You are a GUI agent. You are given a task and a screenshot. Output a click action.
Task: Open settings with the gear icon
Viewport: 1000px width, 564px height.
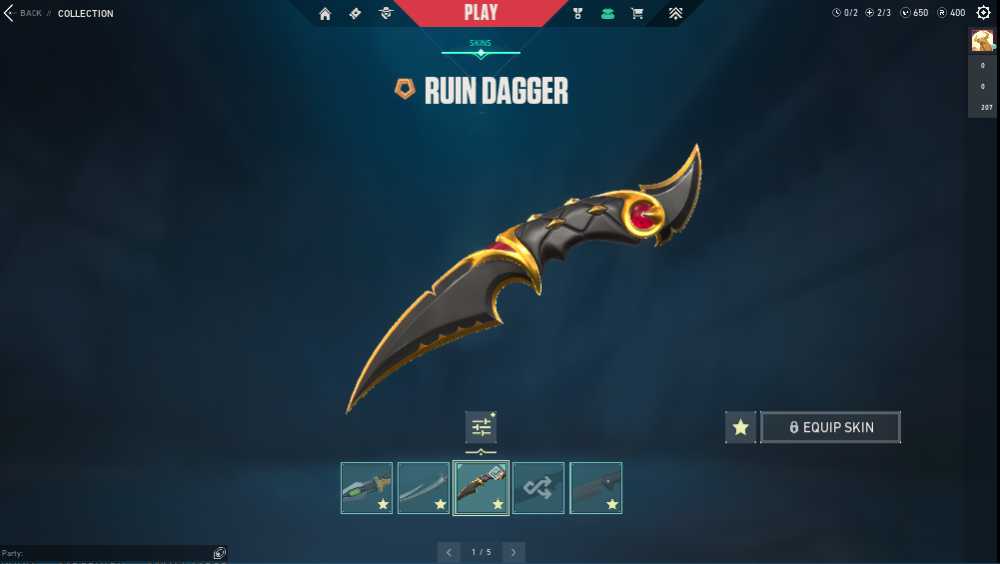point(983,13)
